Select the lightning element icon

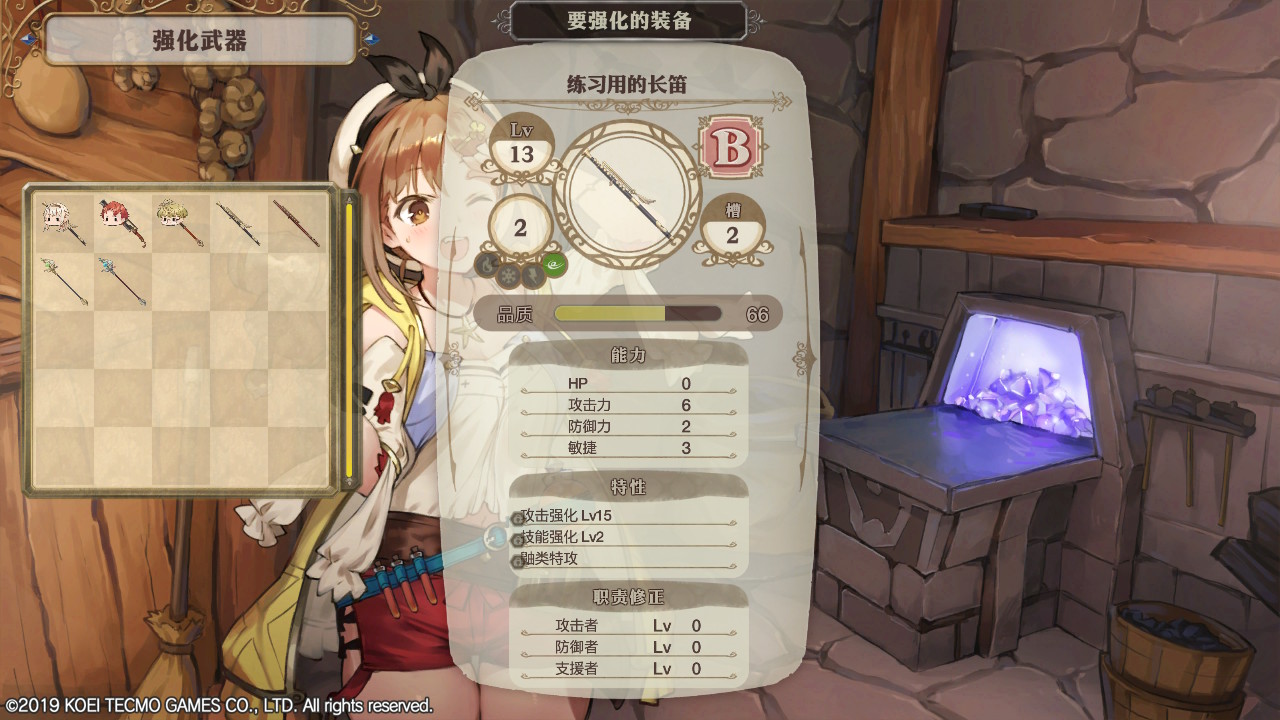click(533, 274)
